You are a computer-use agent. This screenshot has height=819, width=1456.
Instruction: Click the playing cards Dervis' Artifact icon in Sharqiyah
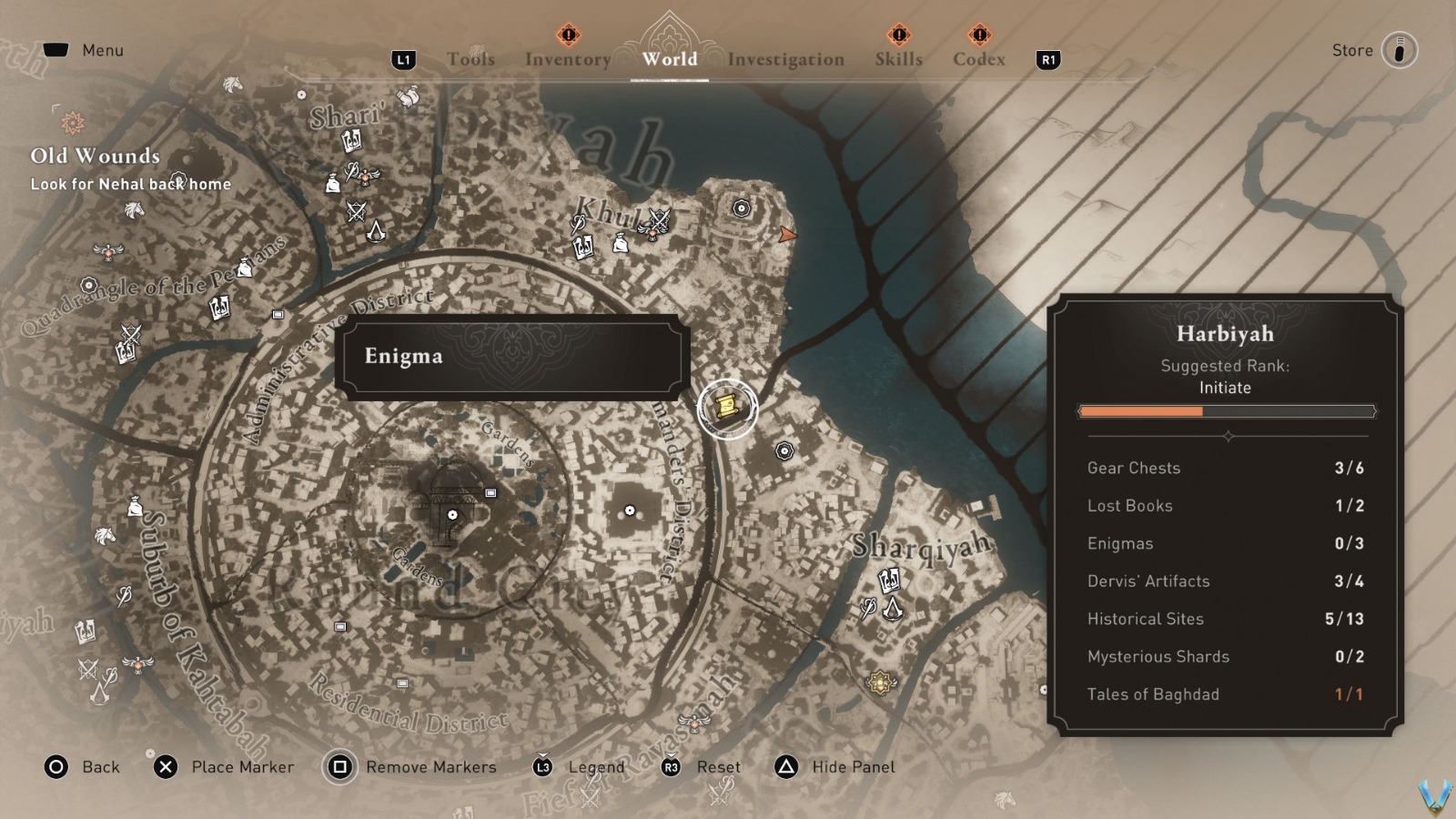pyautogui.click(x=889, y=580)
